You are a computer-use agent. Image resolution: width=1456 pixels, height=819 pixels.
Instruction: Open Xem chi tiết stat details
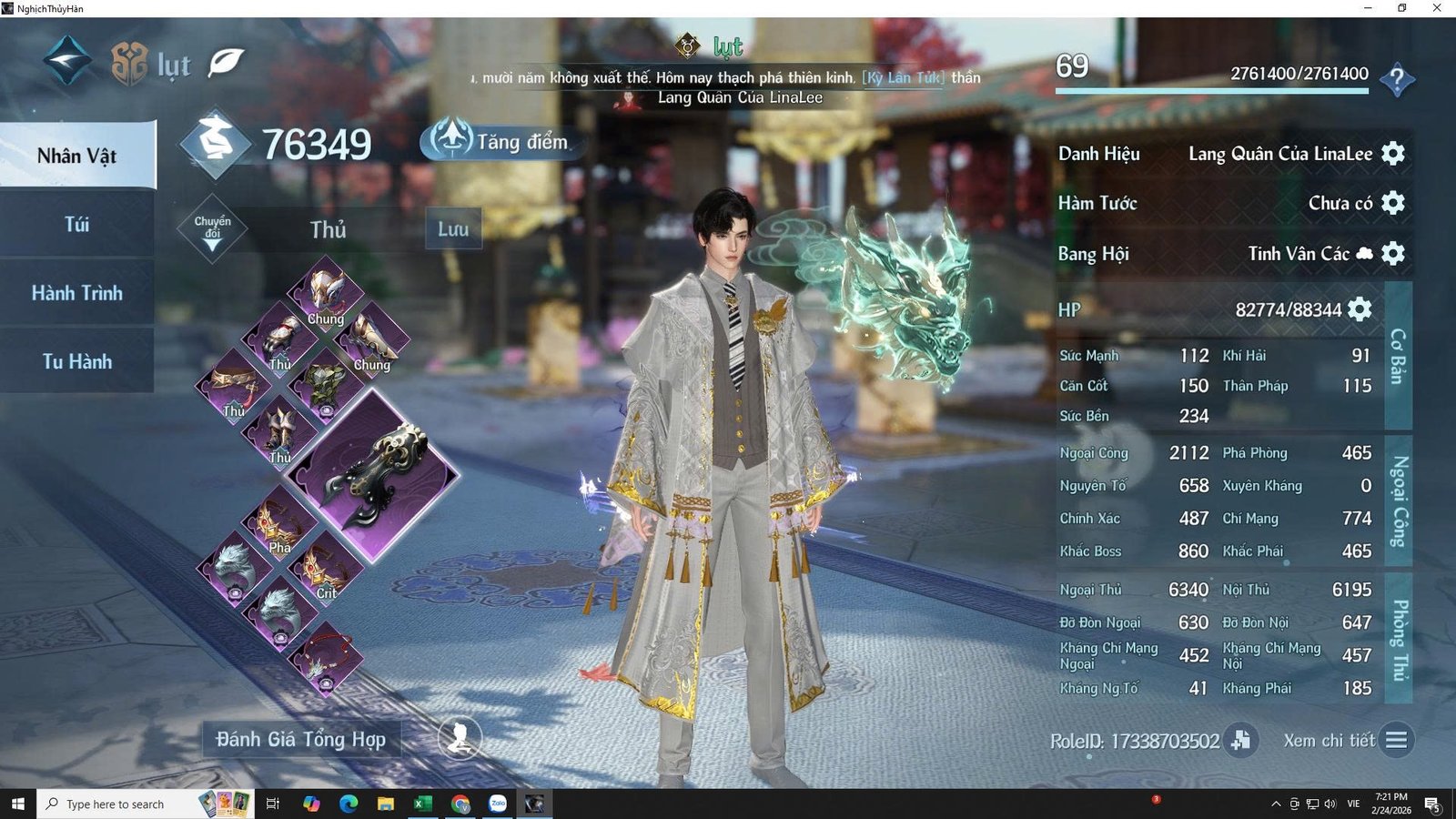coord(1397,740)
